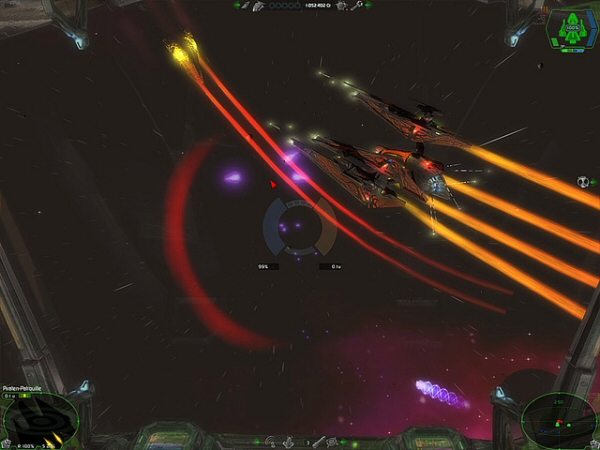Image resolution: width=600 pixels, height=450 pixels.
Task: Open the wrench tool icon in top bar
Action: click(355, 6)
